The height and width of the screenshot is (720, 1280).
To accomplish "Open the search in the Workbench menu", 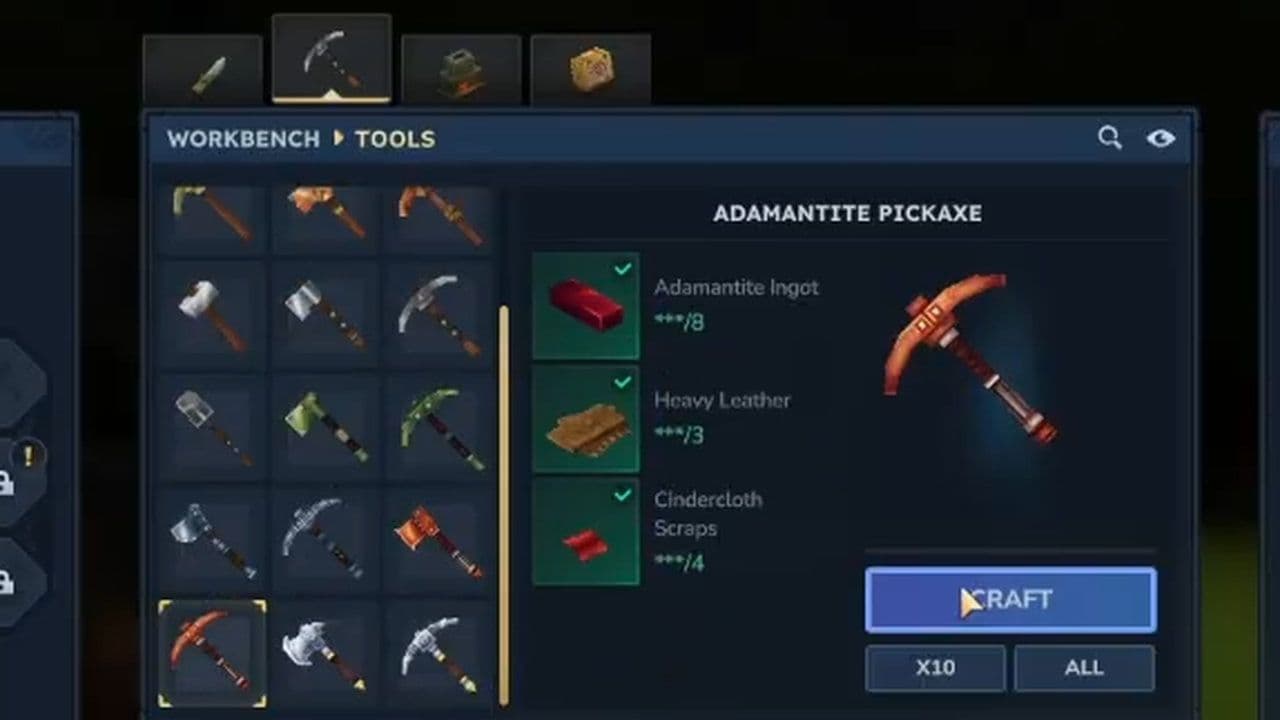I will click(x=1110, y=139).
